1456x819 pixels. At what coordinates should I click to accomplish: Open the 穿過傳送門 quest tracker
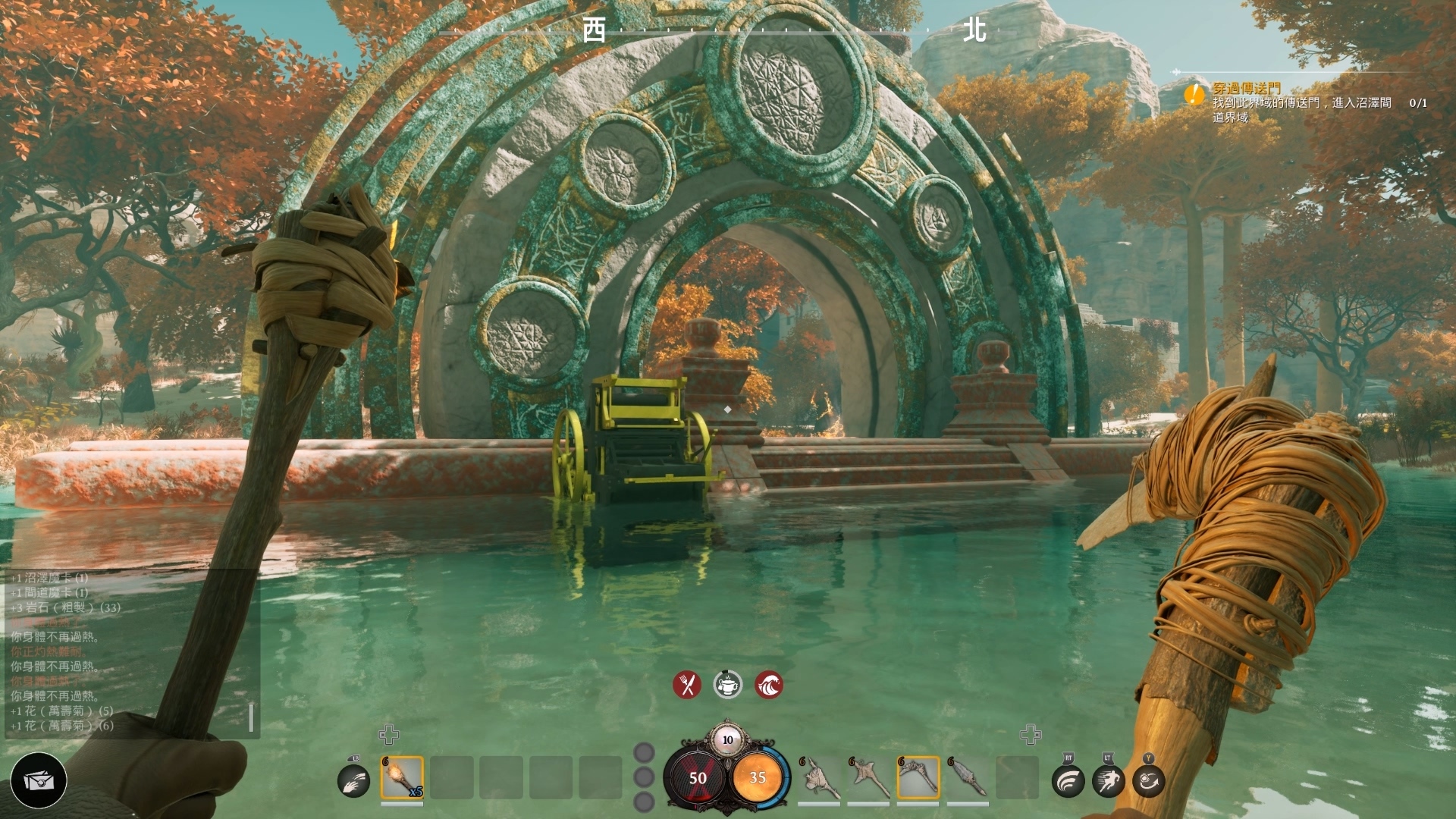1246,89
